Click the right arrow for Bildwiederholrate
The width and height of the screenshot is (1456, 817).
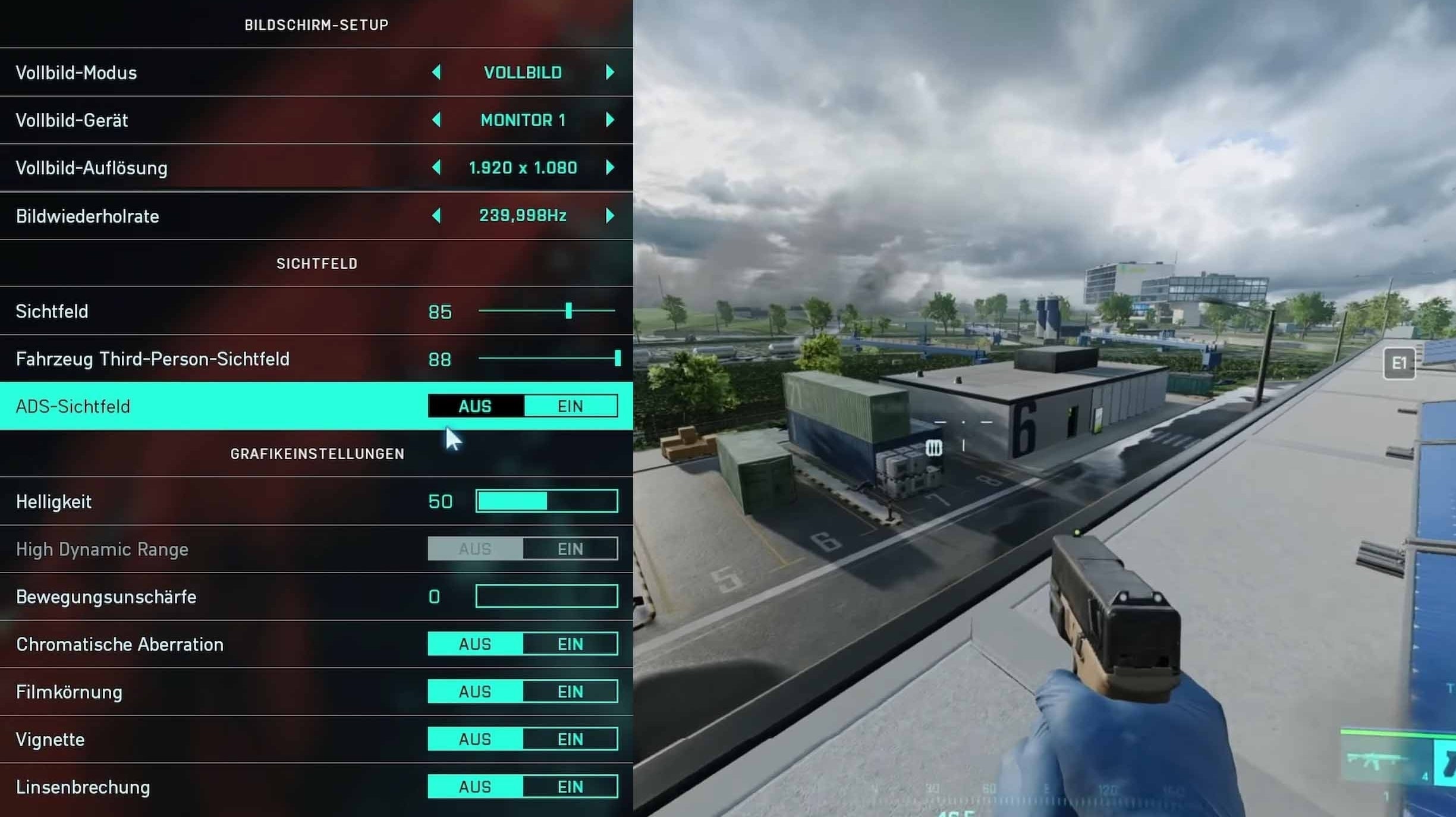610,215
